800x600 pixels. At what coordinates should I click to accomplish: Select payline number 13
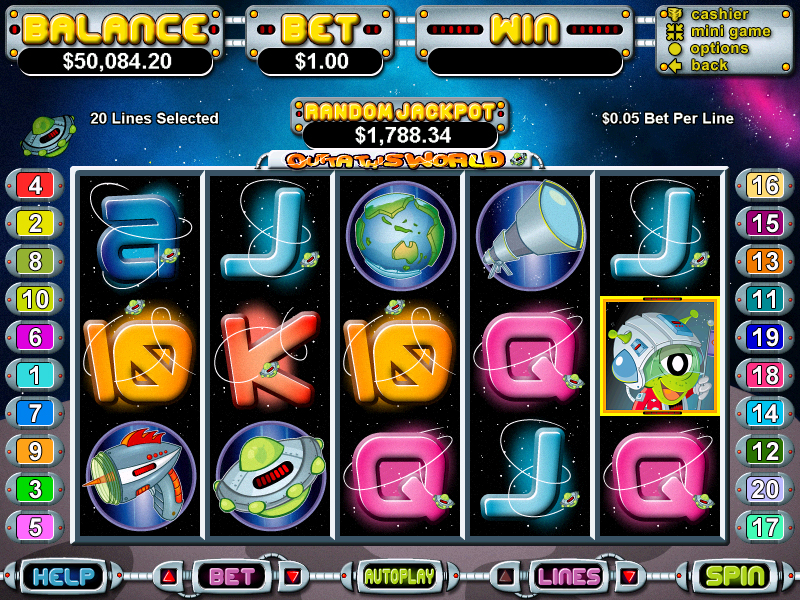coord(765,261)
